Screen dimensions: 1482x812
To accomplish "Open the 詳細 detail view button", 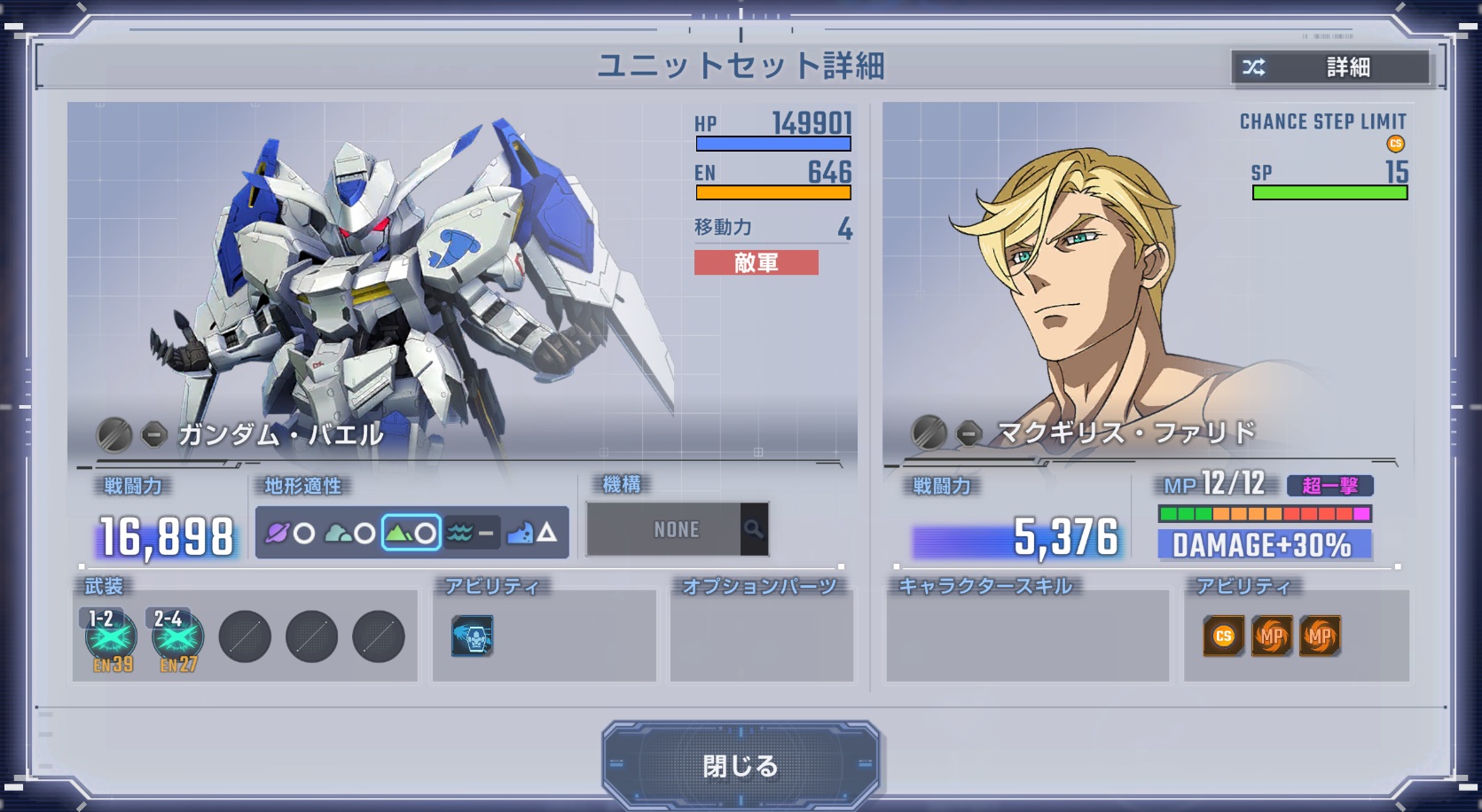I will (x=1330, y=67).
